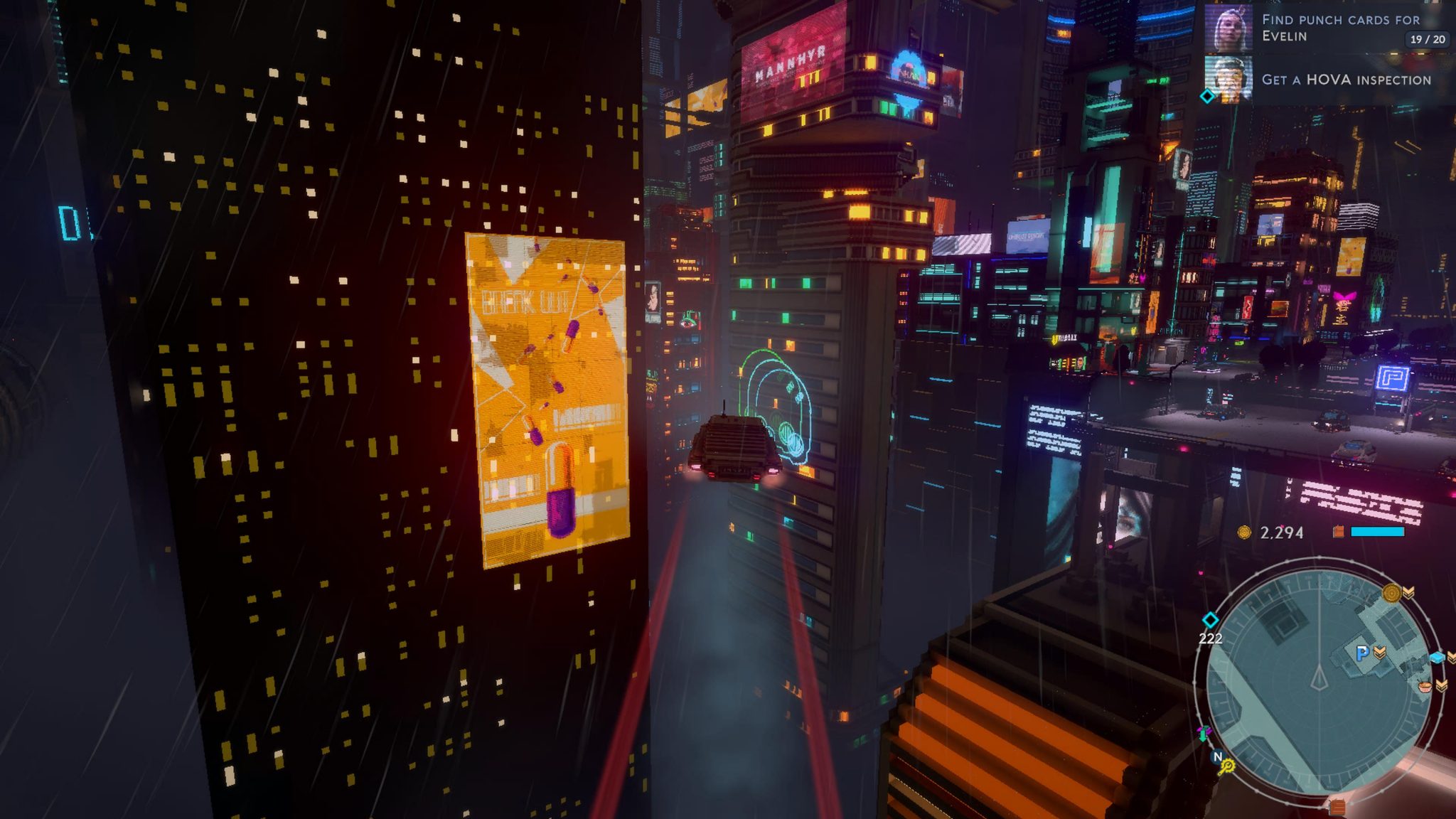Click the brown crate marker below the minimap

coord(1337,805)
